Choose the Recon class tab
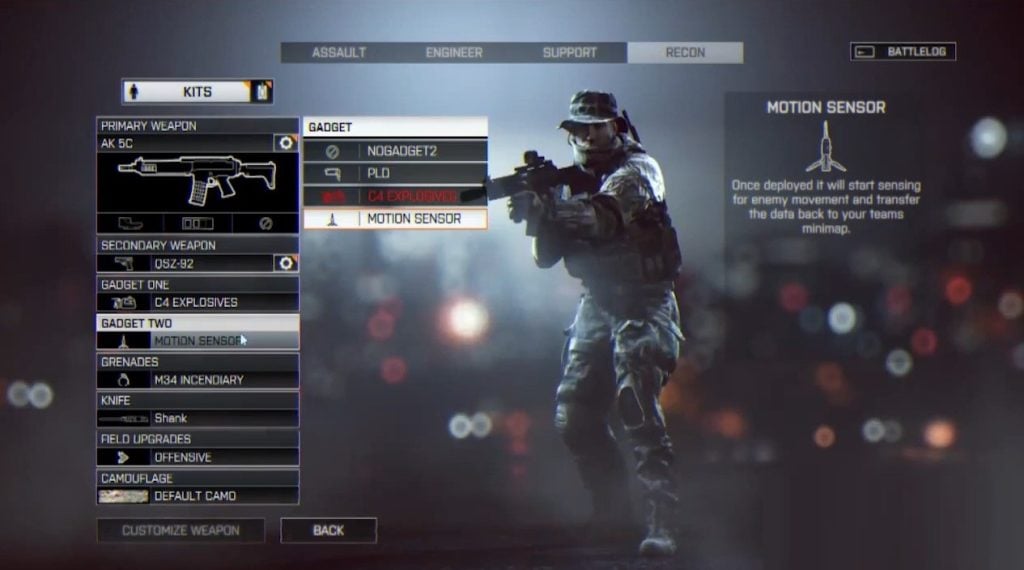Screen dimensions: 1024x570 pos(685,53)
